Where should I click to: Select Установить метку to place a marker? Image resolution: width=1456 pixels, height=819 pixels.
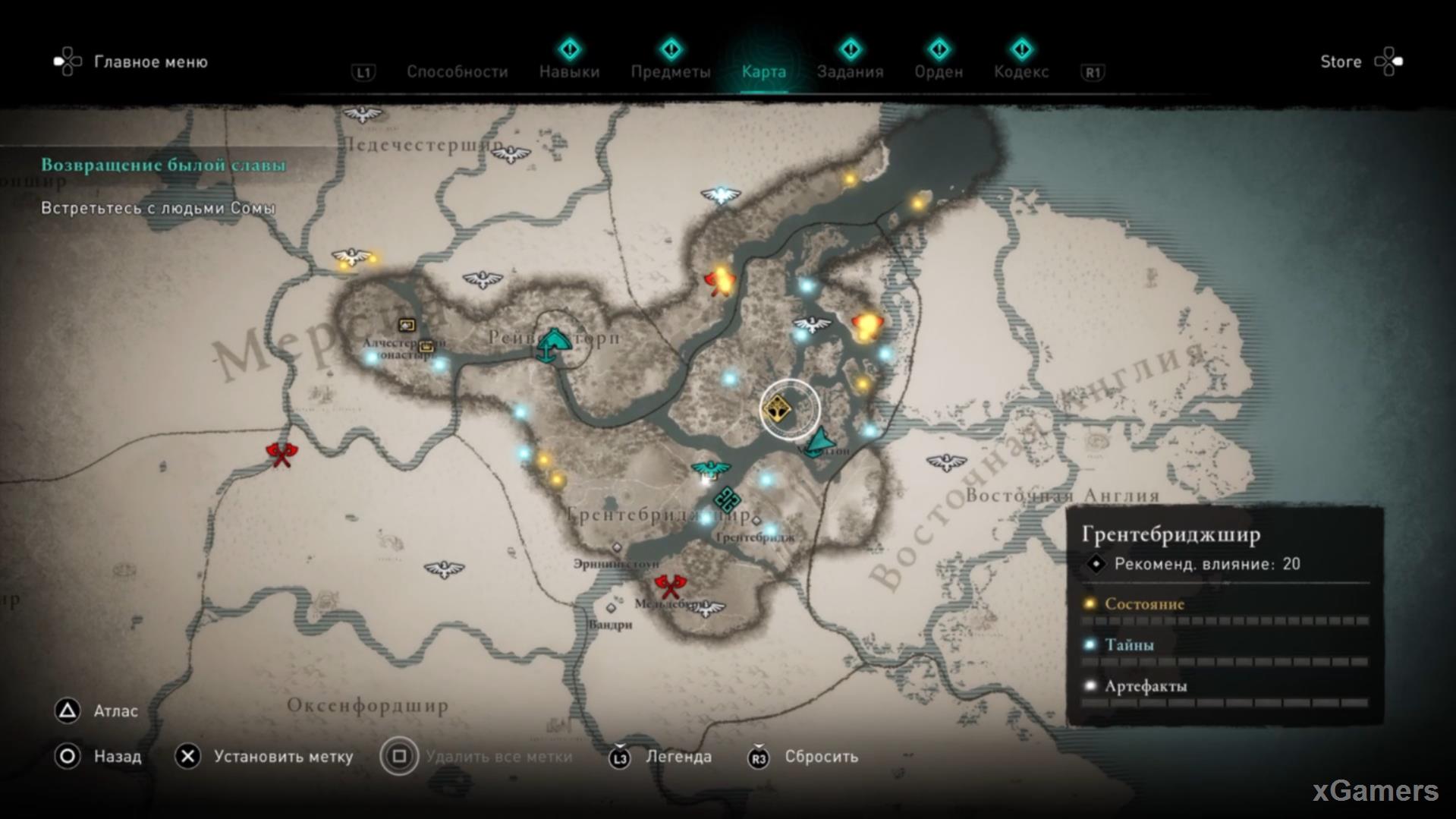coord(282,757)
